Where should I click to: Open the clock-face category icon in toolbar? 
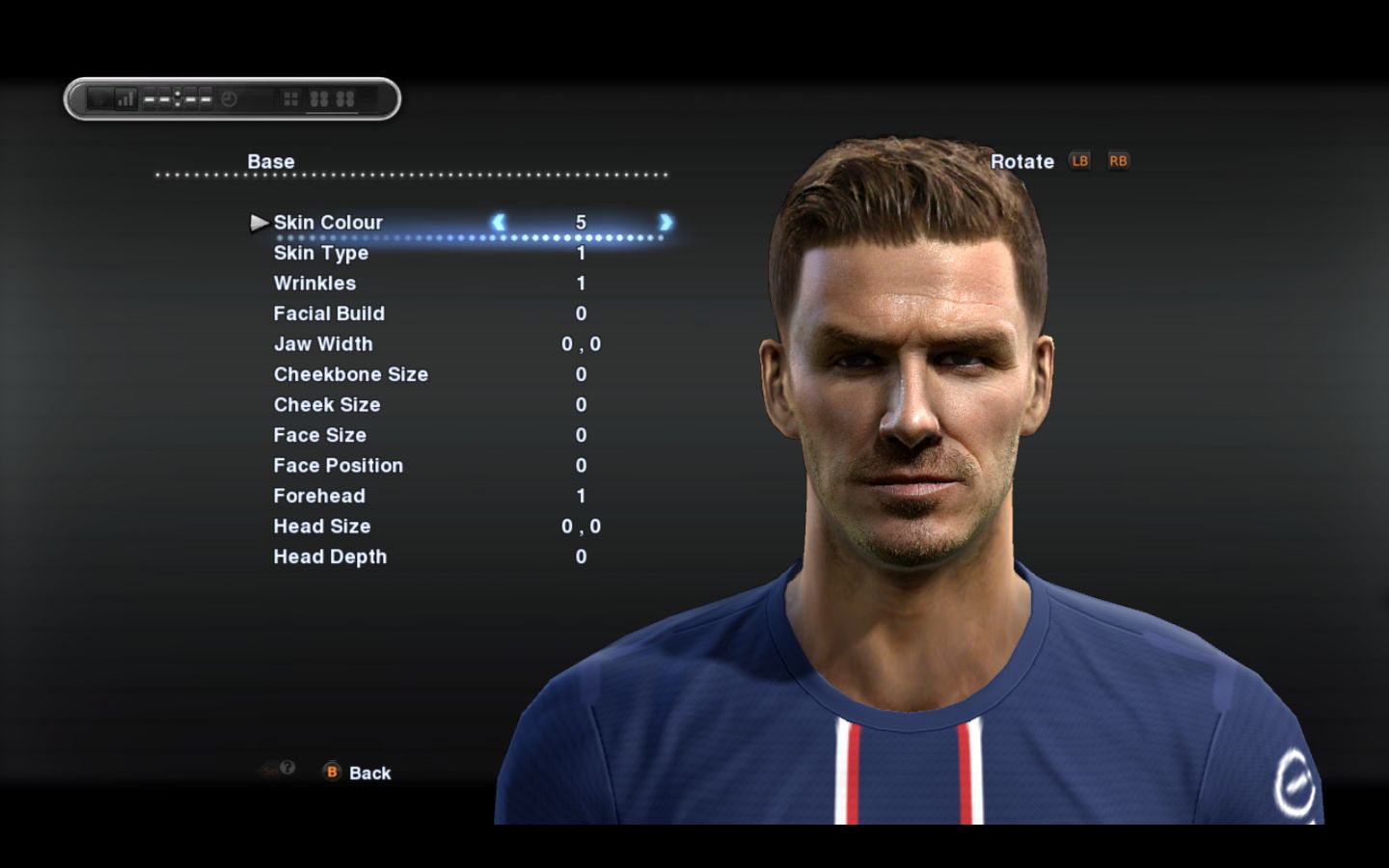(230, 97)
